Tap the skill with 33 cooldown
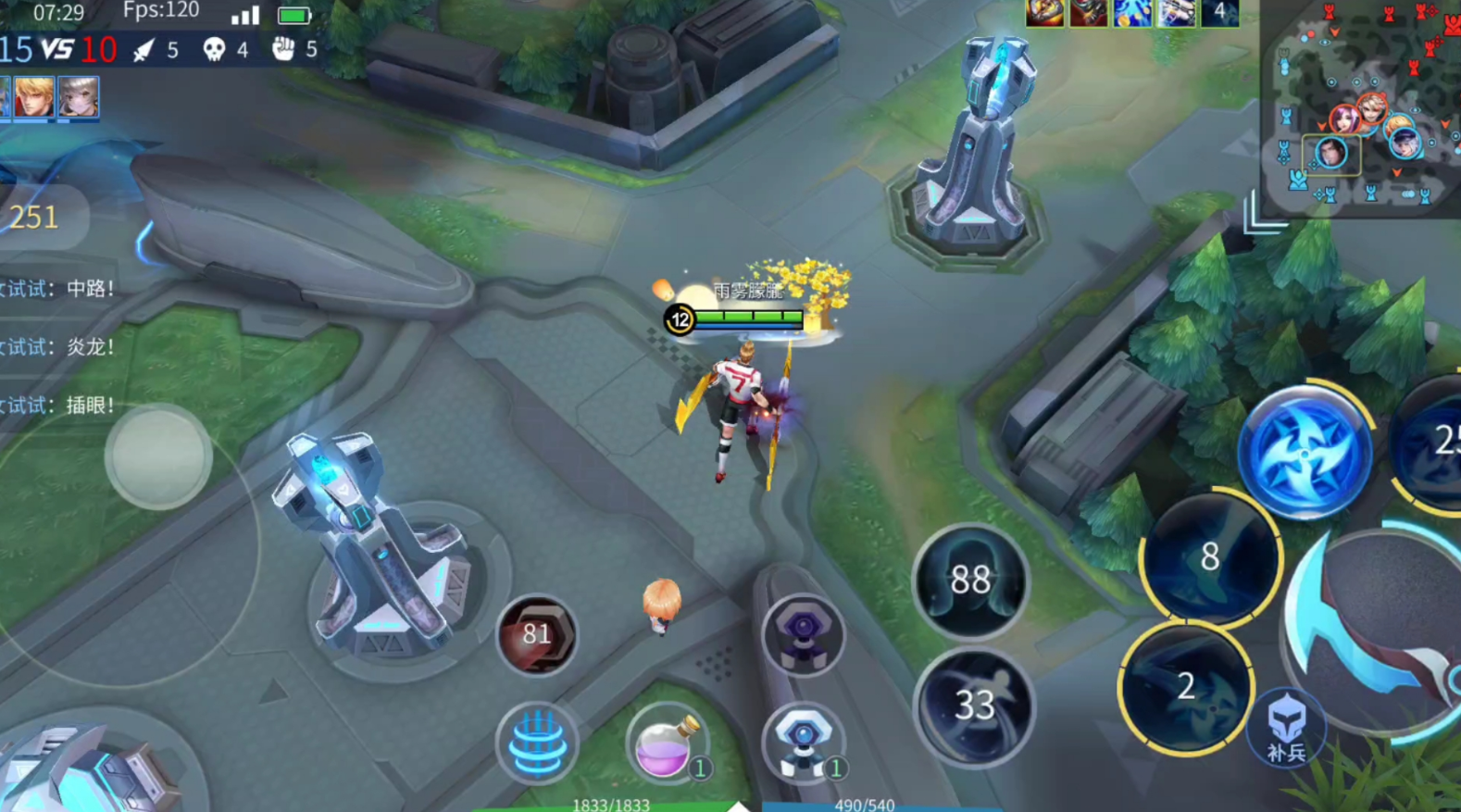 (972, 706)
